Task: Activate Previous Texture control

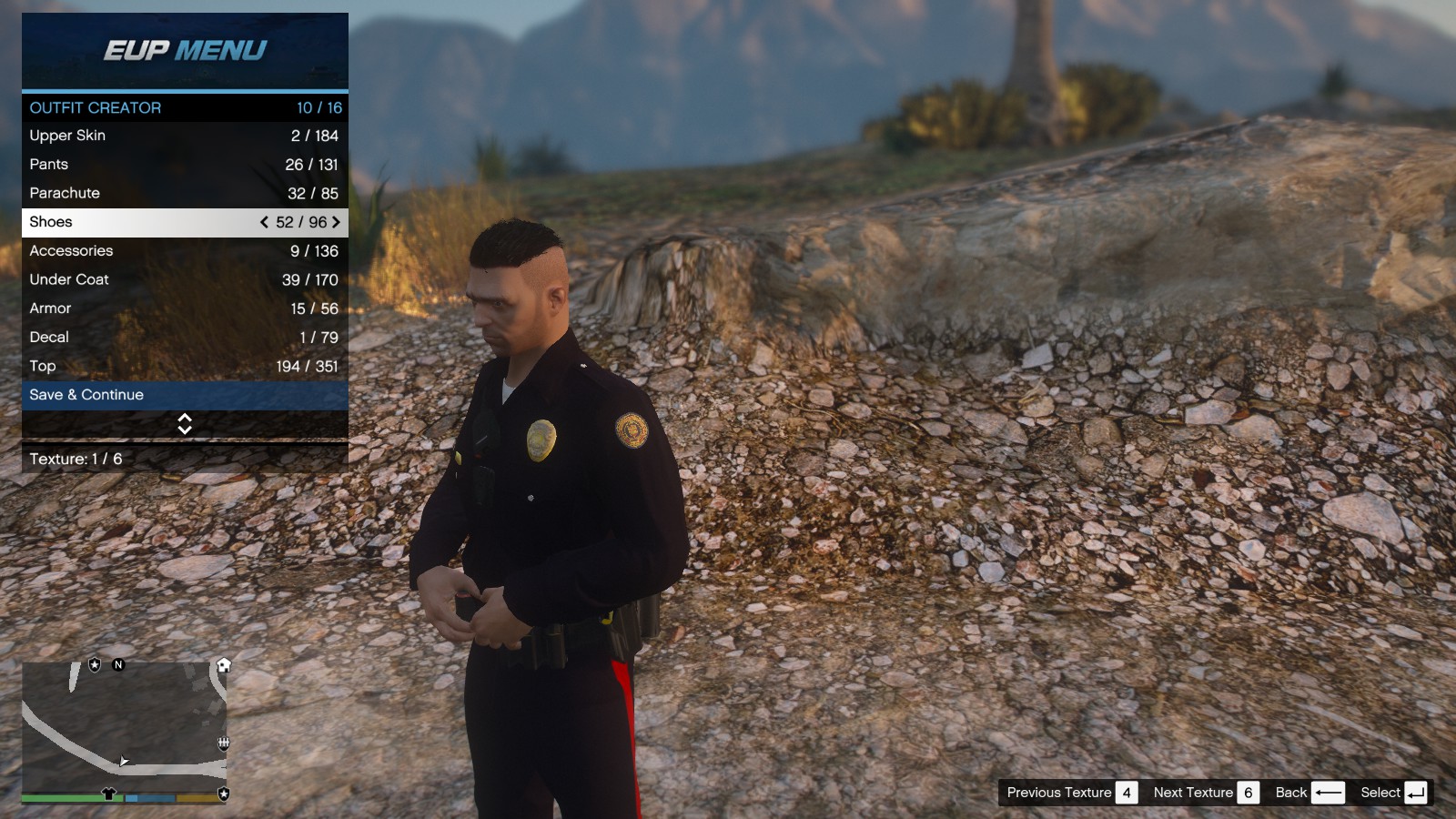Action: (x=1070, y=793)
